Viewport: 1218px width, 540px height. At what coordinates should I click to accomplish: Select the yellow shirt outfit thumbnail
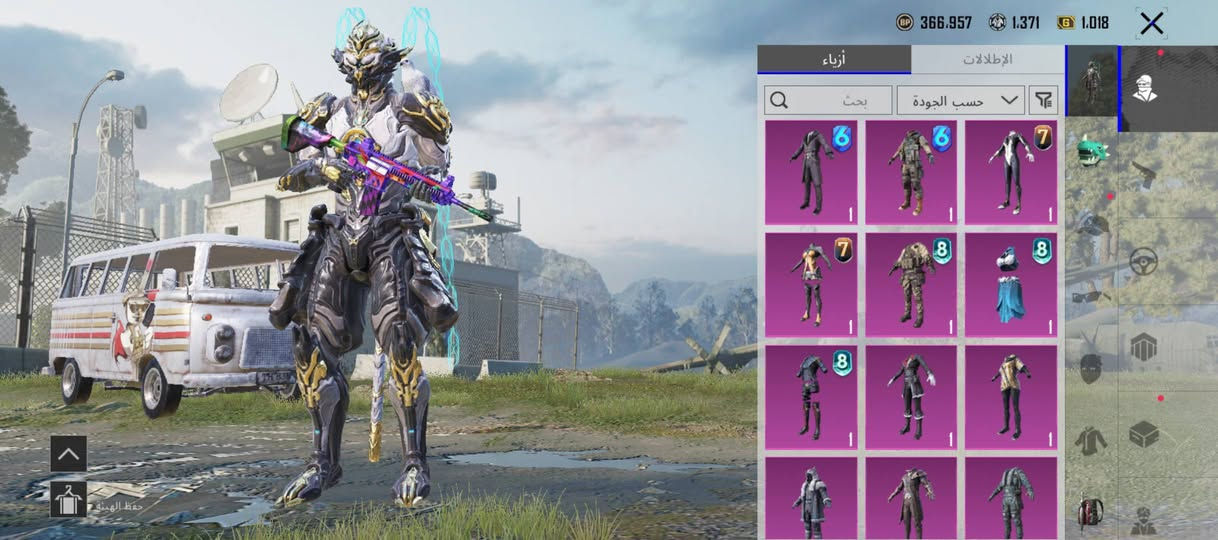pos(1010,397)
